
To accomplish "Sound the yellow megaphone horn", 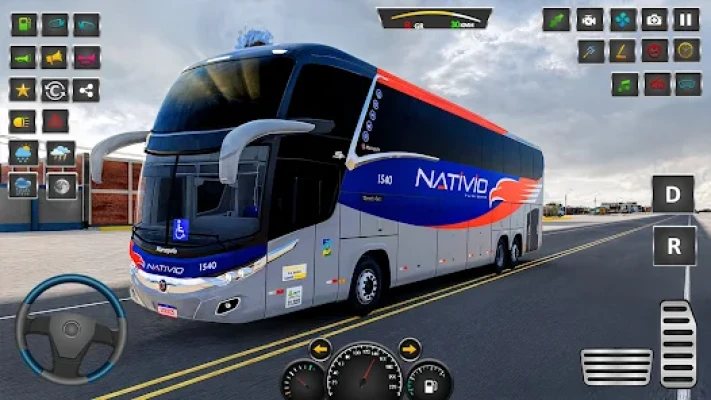I will 55,57.
